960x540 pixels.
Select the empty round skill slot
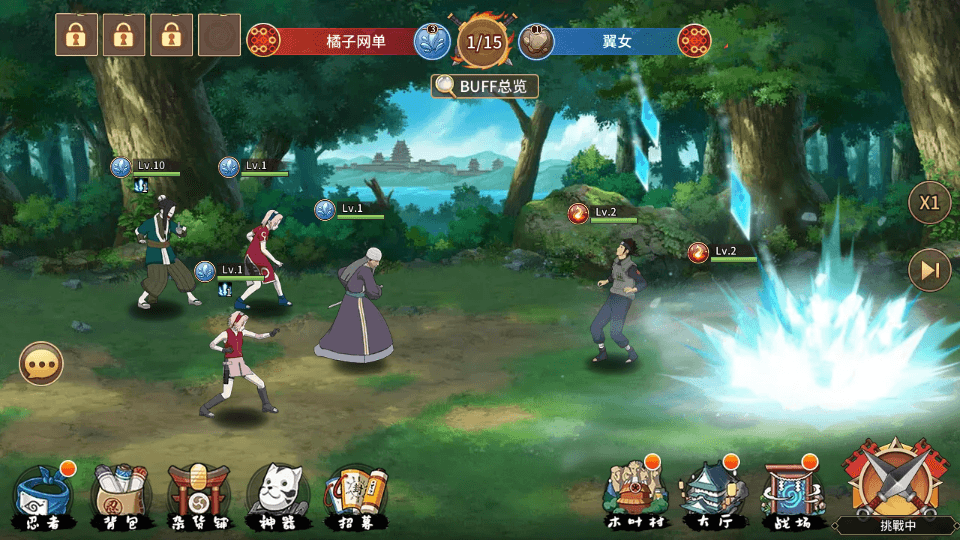click(x=219, y=35)
